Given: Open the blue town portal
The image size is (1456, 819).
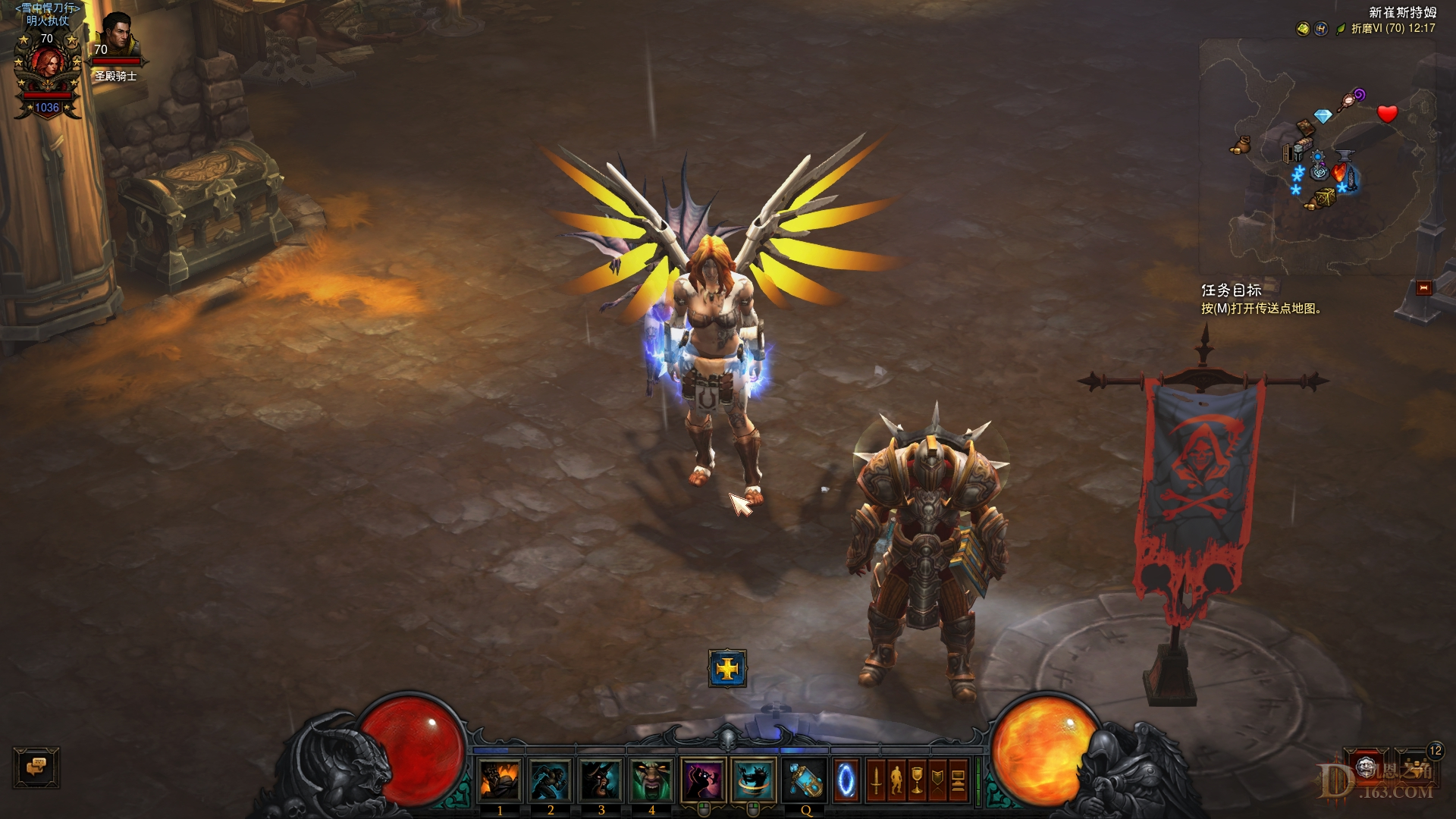Looking at the screenshot, I should coord(846,780).
